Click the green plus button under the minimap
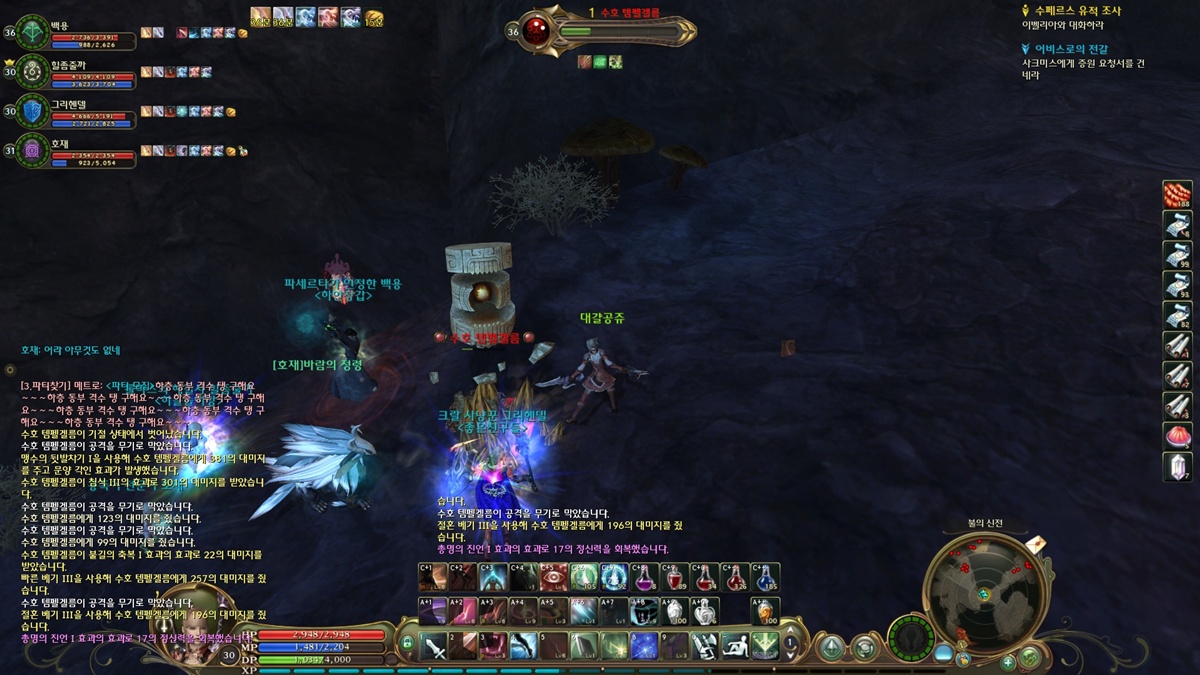Image resolution: width=1200 pixels, height=675 pixels. [x=1008, y=662]
